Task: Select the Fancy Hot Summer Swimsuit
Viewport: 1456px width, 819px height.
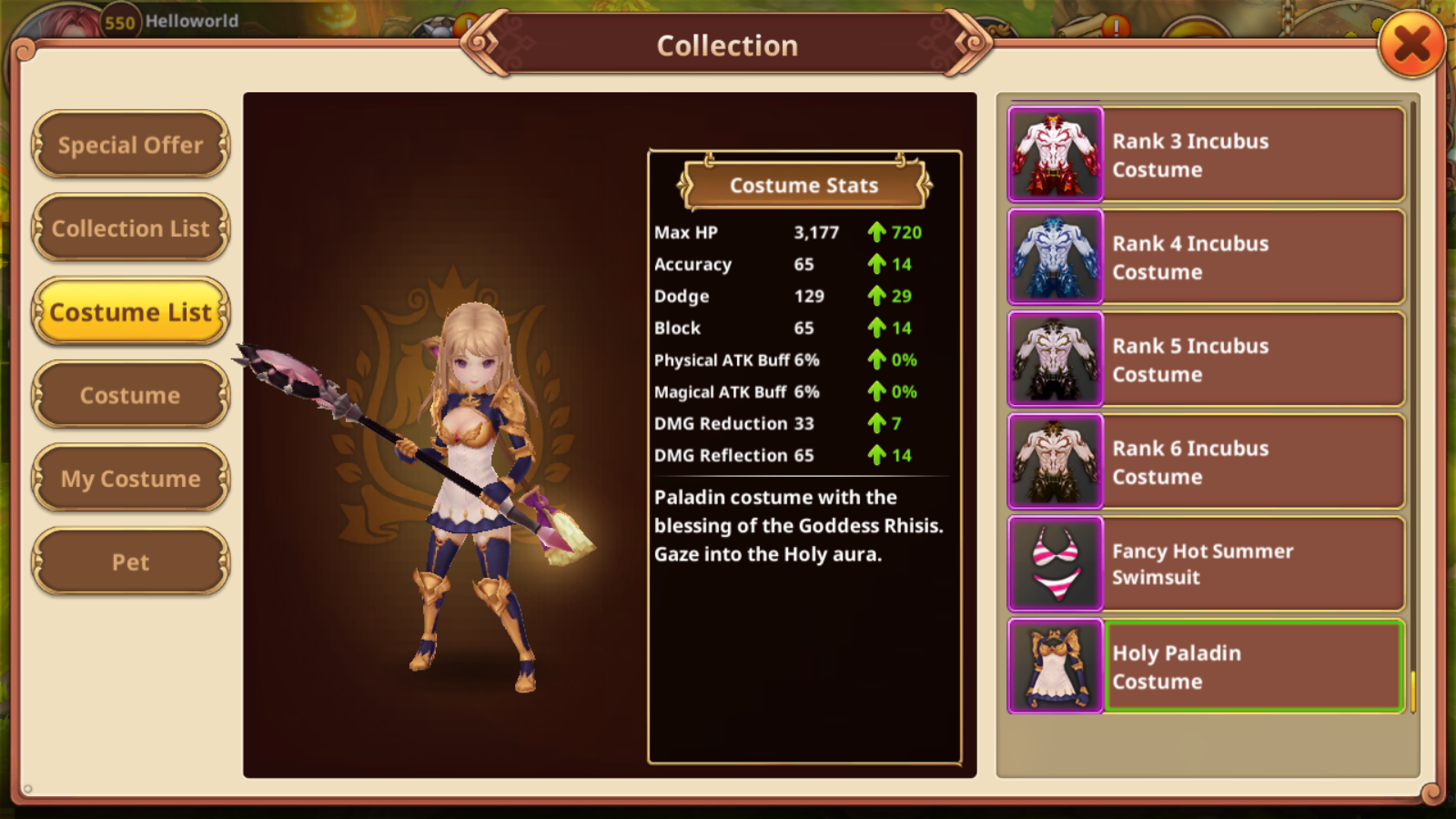Action: [1207, 564]
